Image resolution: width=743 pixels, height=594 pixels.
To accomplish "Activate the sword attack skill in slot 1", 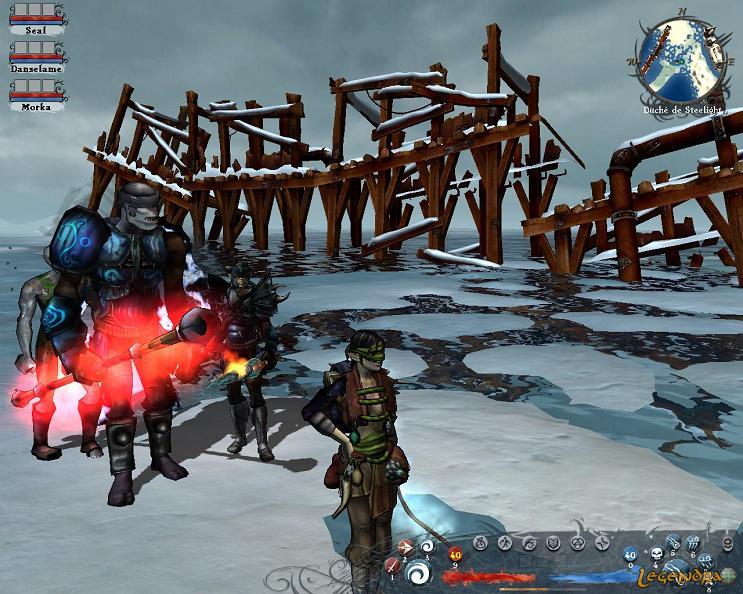I will 392,567.
